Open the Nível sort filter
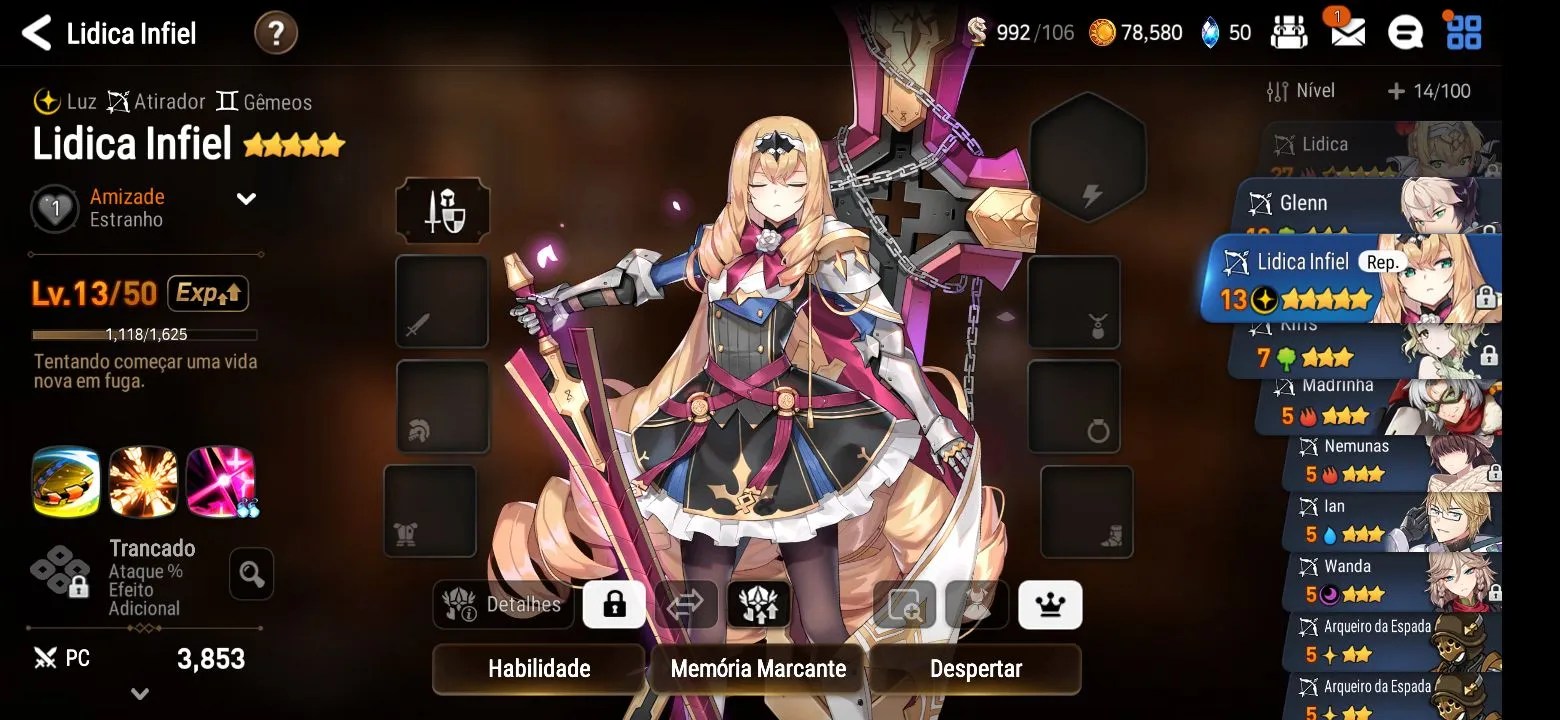Image resolution: width=1560 pixels, height=720 pixels. point(1301,91)
